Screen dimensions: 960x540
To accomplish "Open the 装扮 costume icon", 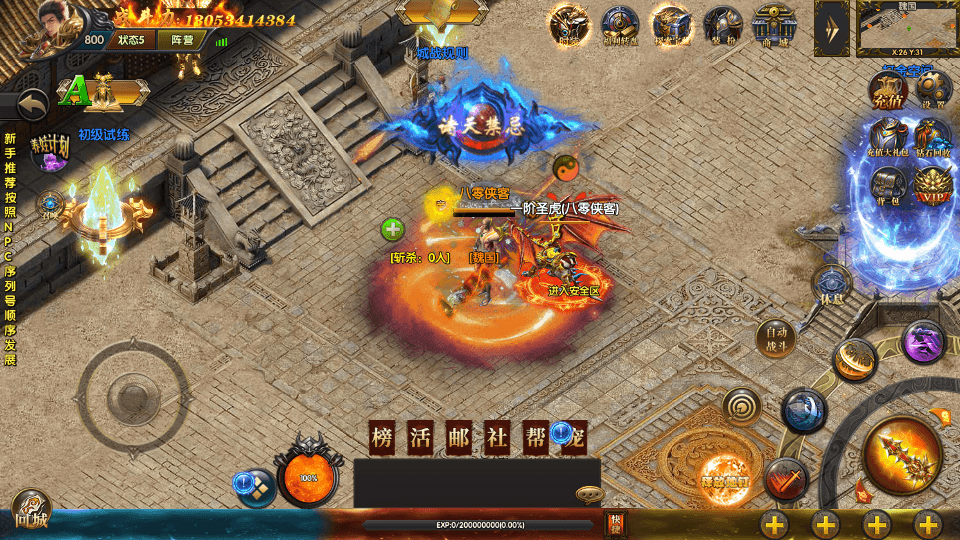I will (x=722, y=25).
